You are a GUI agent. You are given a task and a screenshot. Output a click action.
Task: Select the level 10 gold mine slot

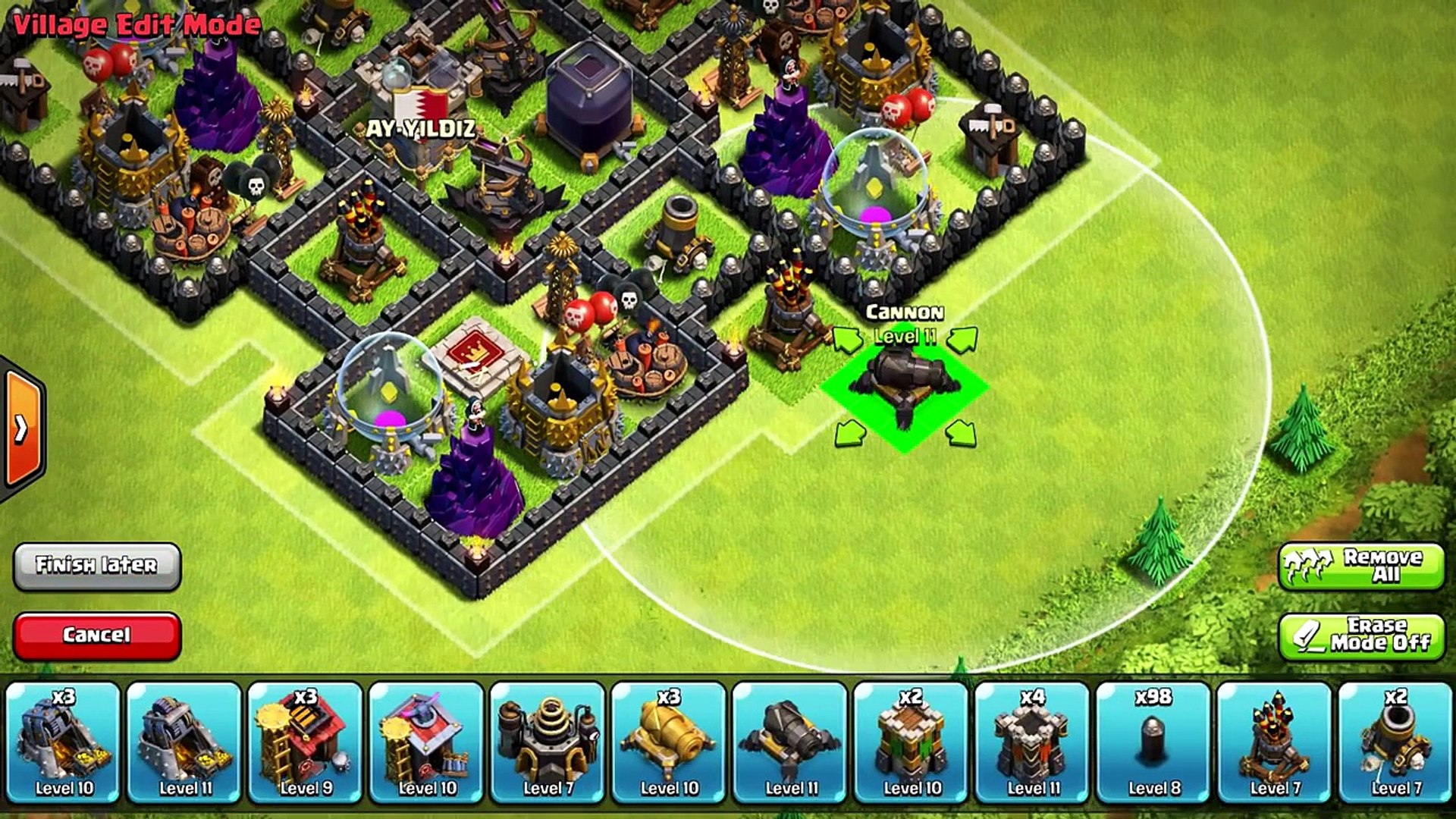pyautogui.click(x=64, y=742)
